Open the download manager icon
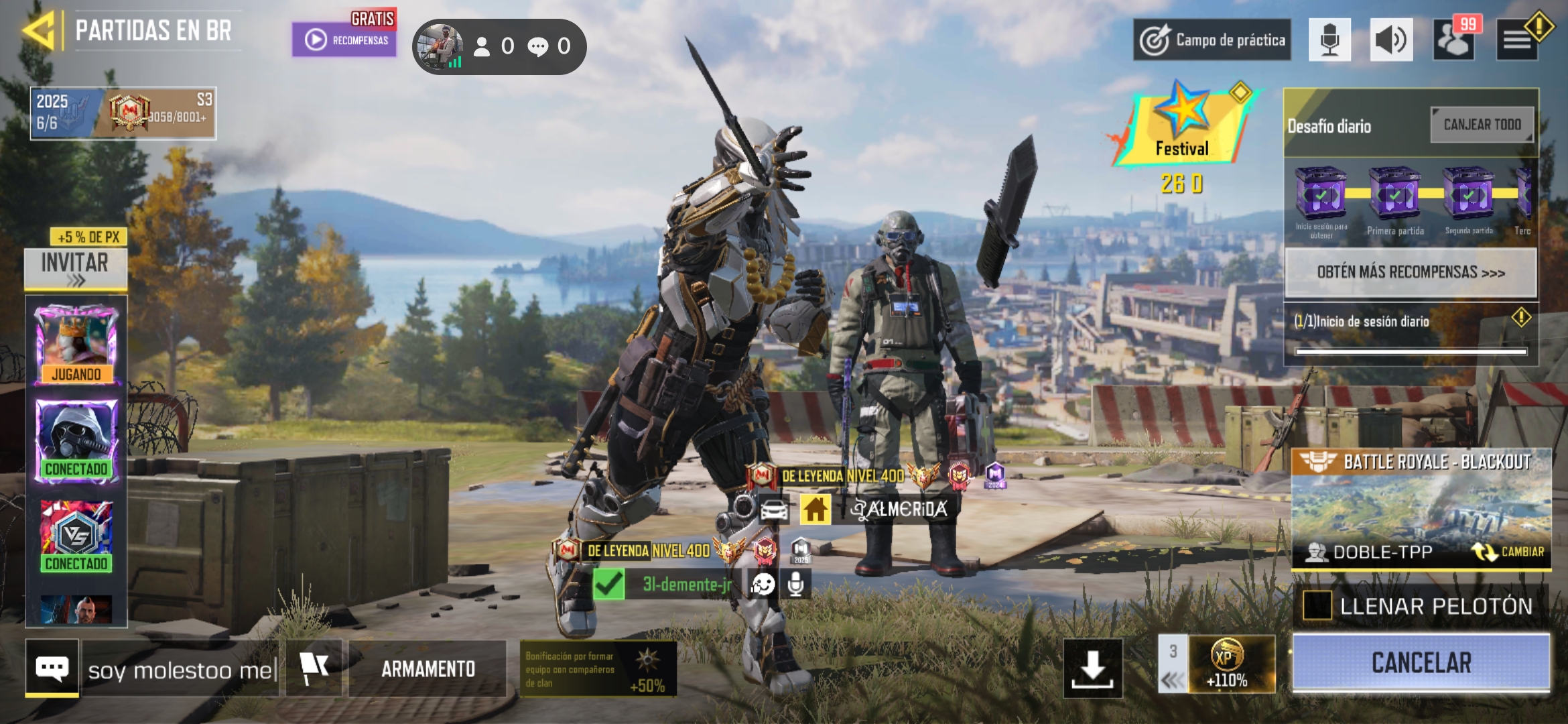 click(1092, 668)
